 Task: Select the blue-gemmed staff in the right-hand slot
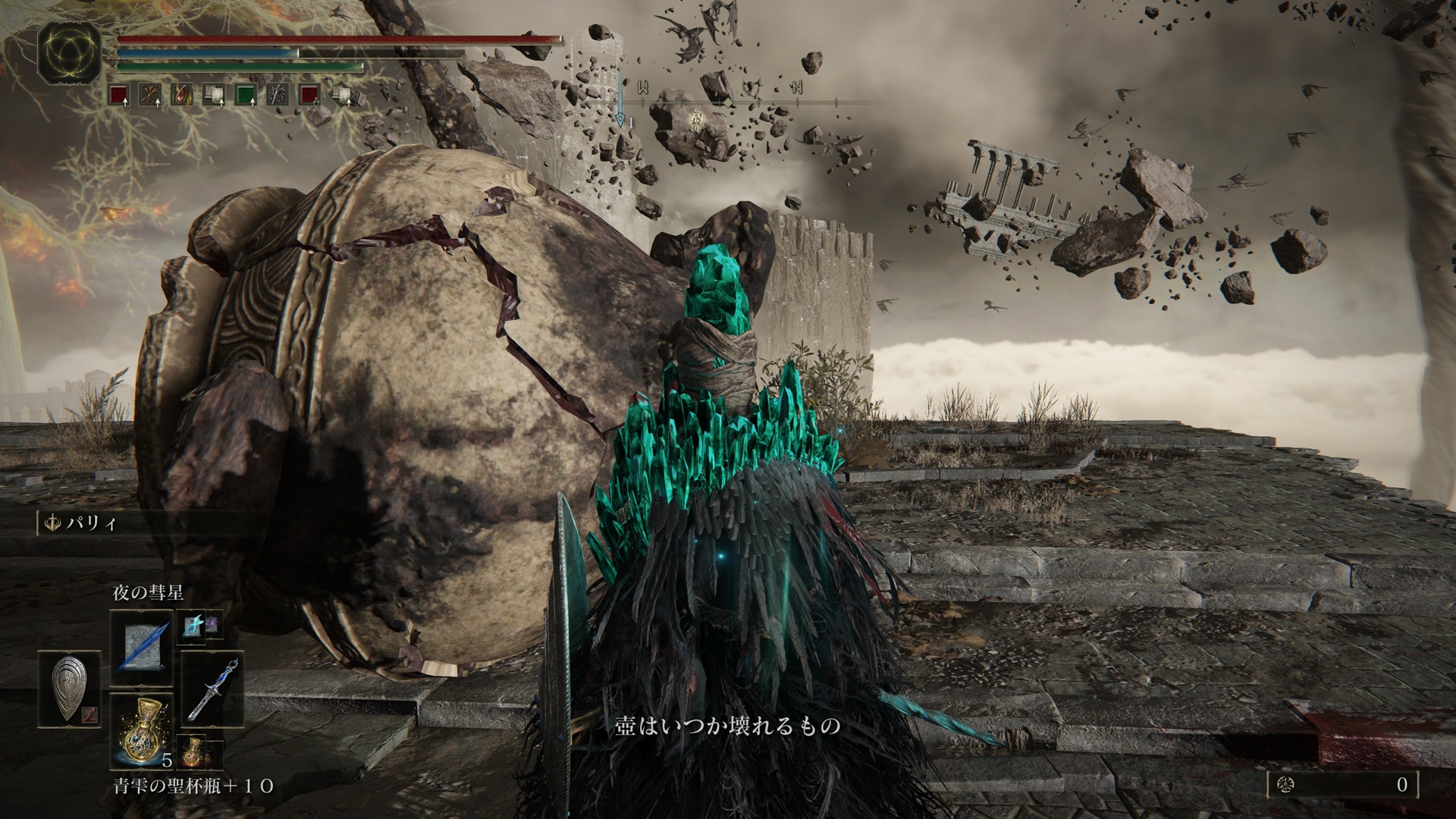pyautogui.click(x=212, y=689)
